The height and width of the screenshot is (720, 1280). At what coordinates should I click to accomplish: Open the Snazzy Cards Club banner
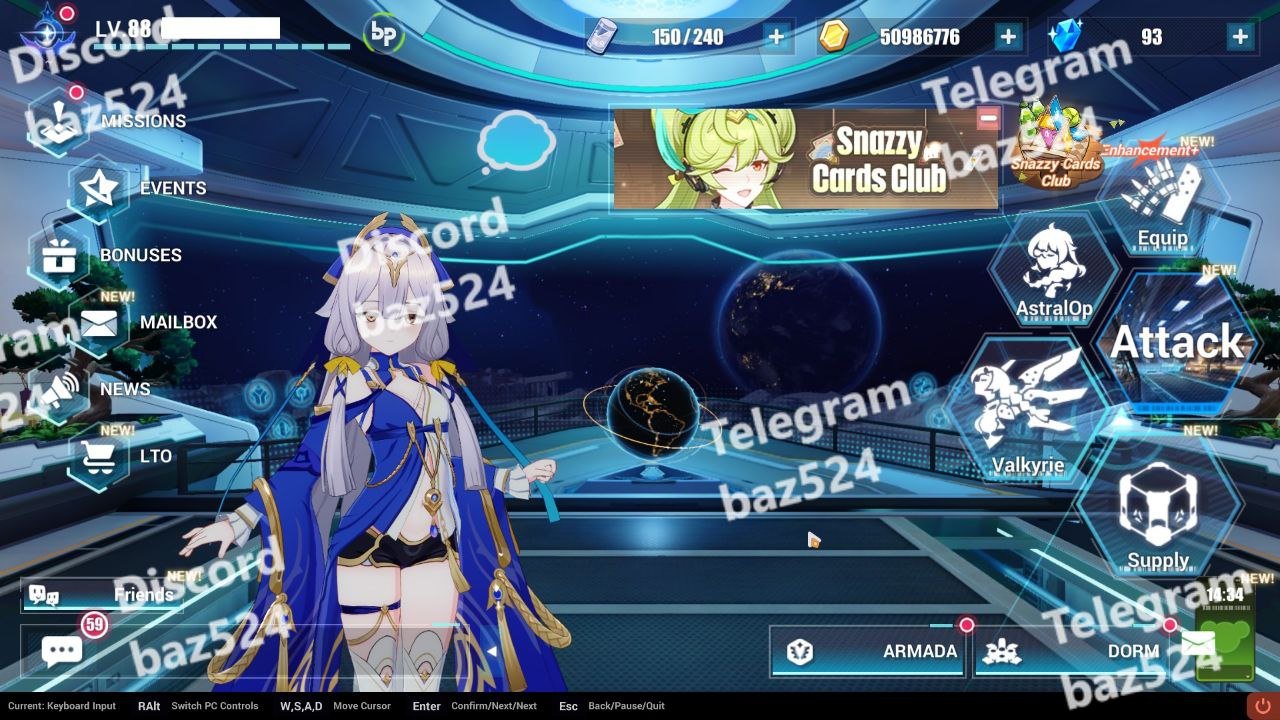(803, 160)
